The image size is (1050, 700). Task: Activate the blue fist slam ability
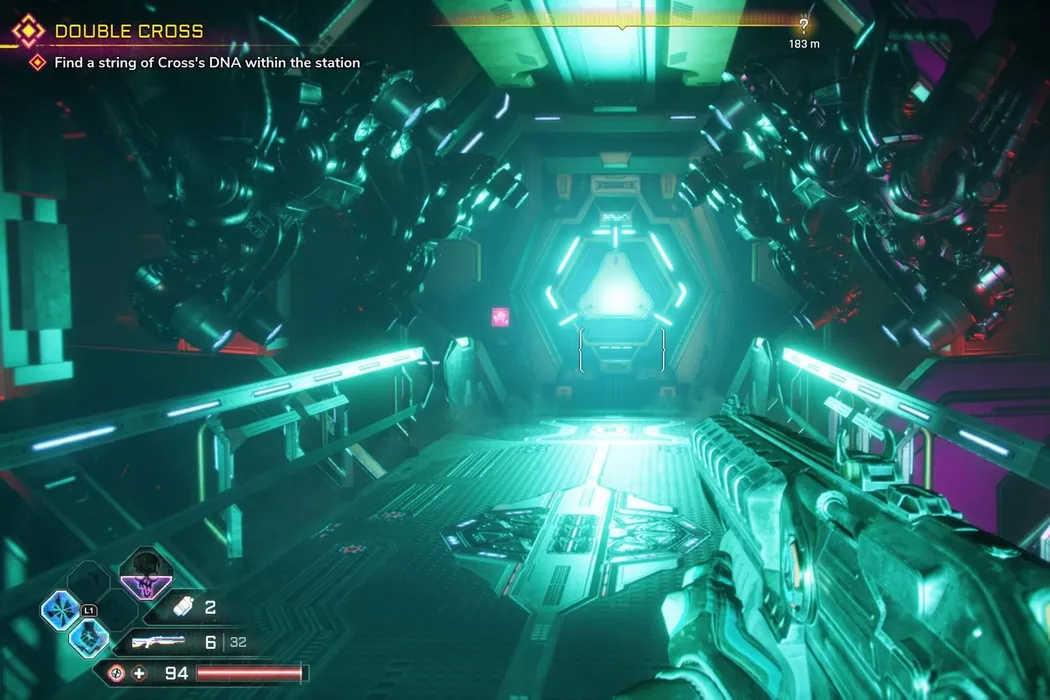point(87,637)
